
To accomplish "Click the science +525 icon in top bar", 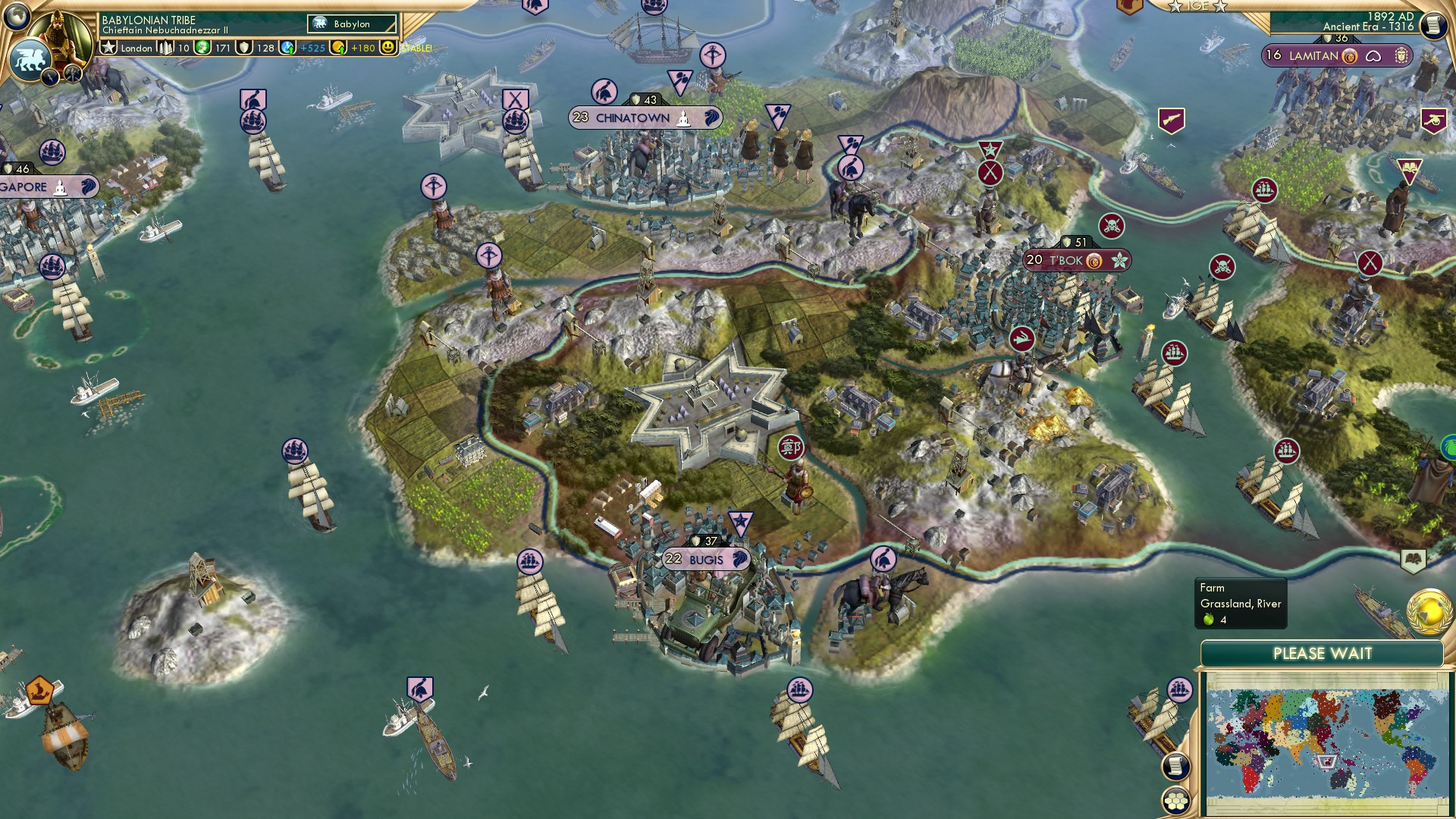I will [290, 47].
